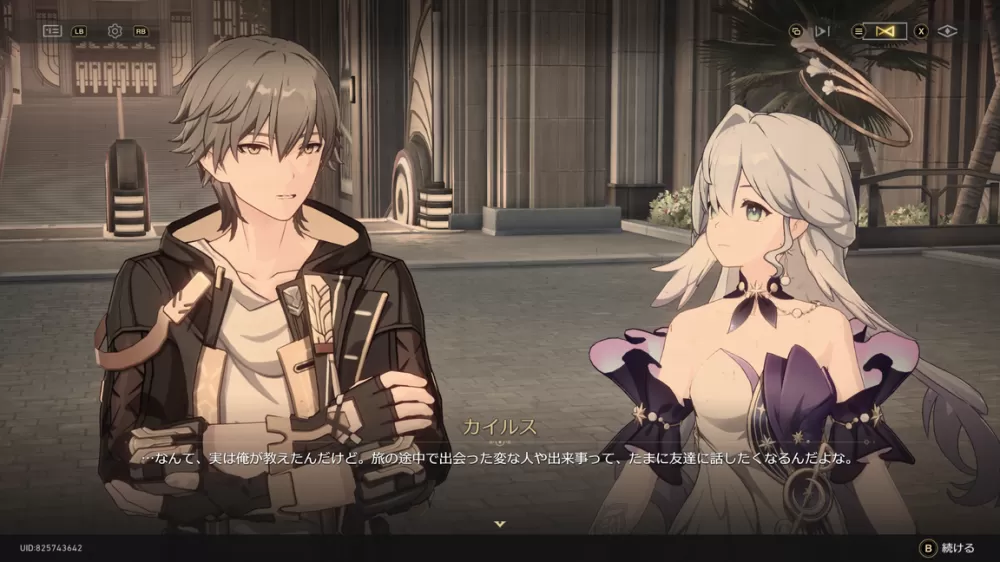Toggle auto-play with the gold bowtie icon
The image size is (1000, 562).
tap(884, 31)
